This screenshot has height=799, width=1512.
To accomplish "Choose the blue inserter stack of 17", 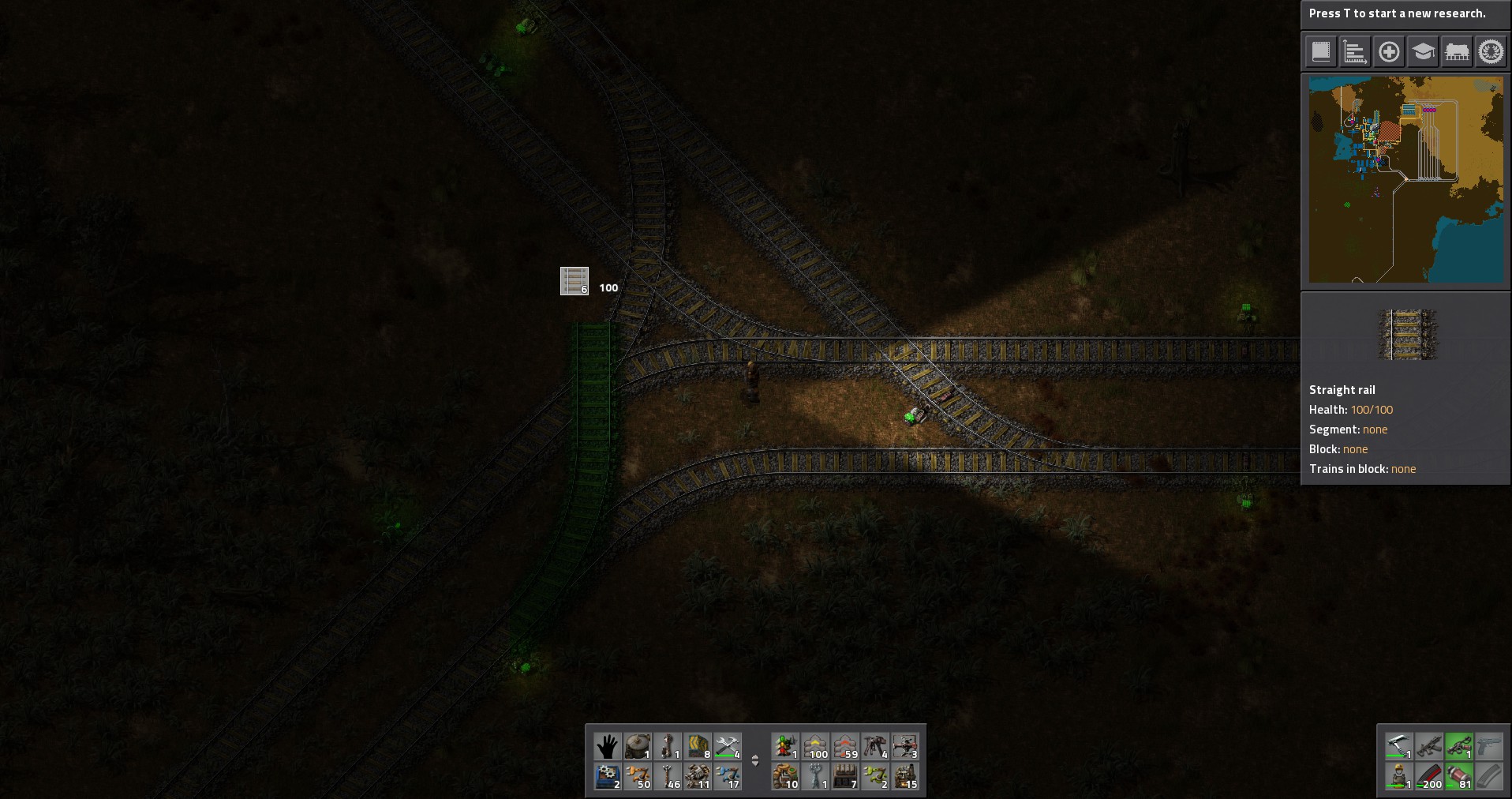I will click(x=728, y=777).
